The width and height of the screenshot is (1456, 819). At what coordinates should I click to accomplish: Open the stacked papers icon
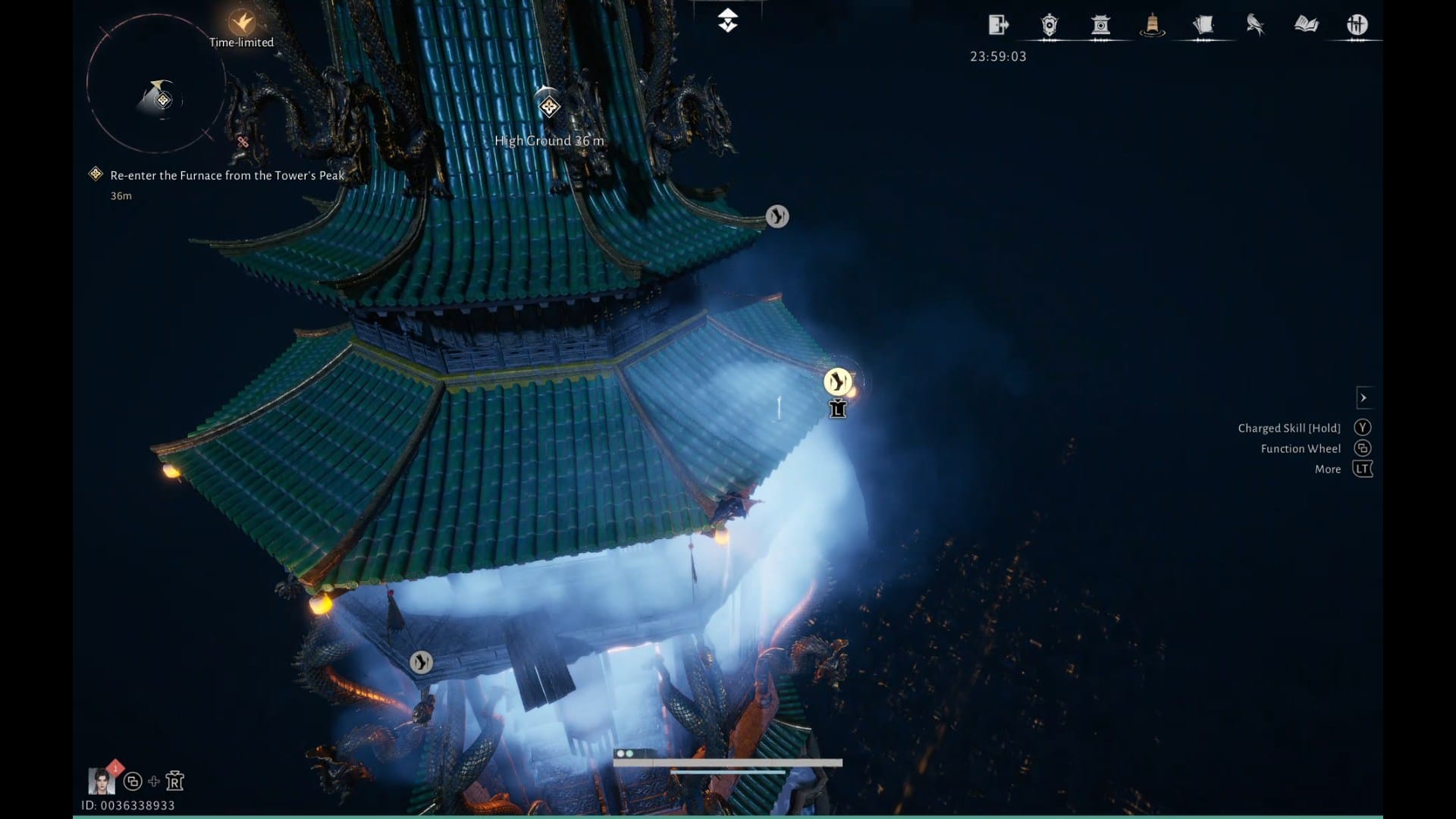click(1203, 26)
